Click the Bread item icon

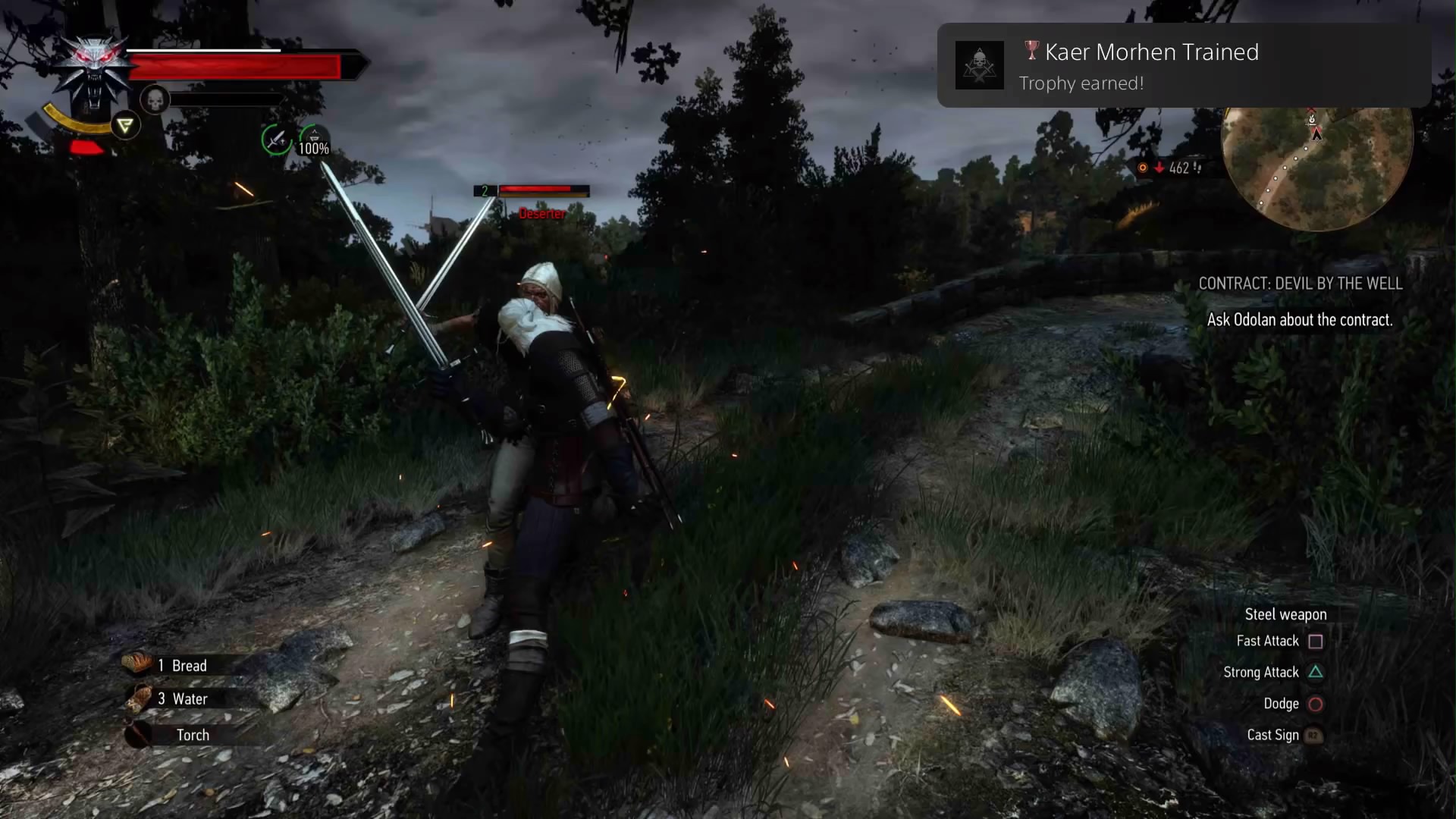(x=138, y=664)
